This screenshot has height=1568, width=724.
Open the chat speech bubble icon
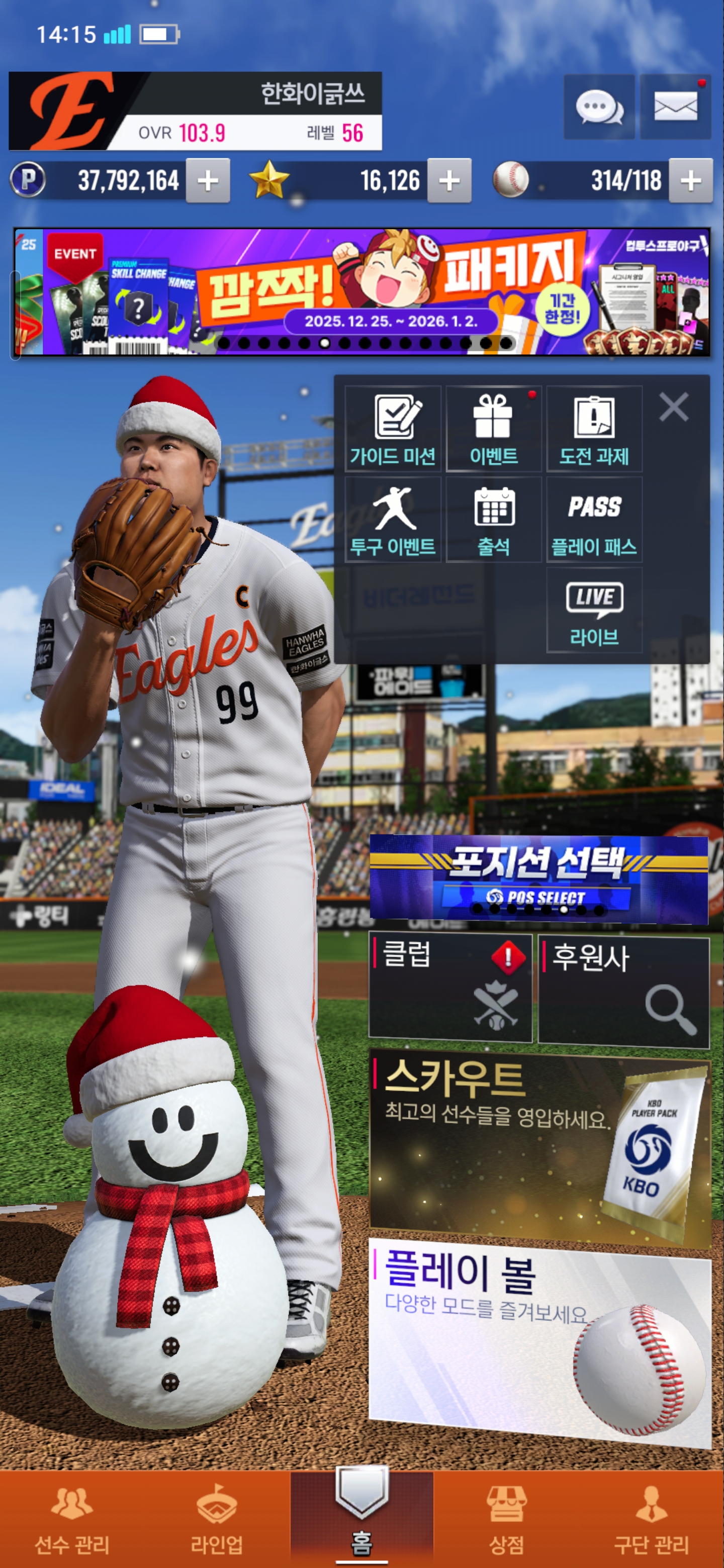tap(599, 107)
